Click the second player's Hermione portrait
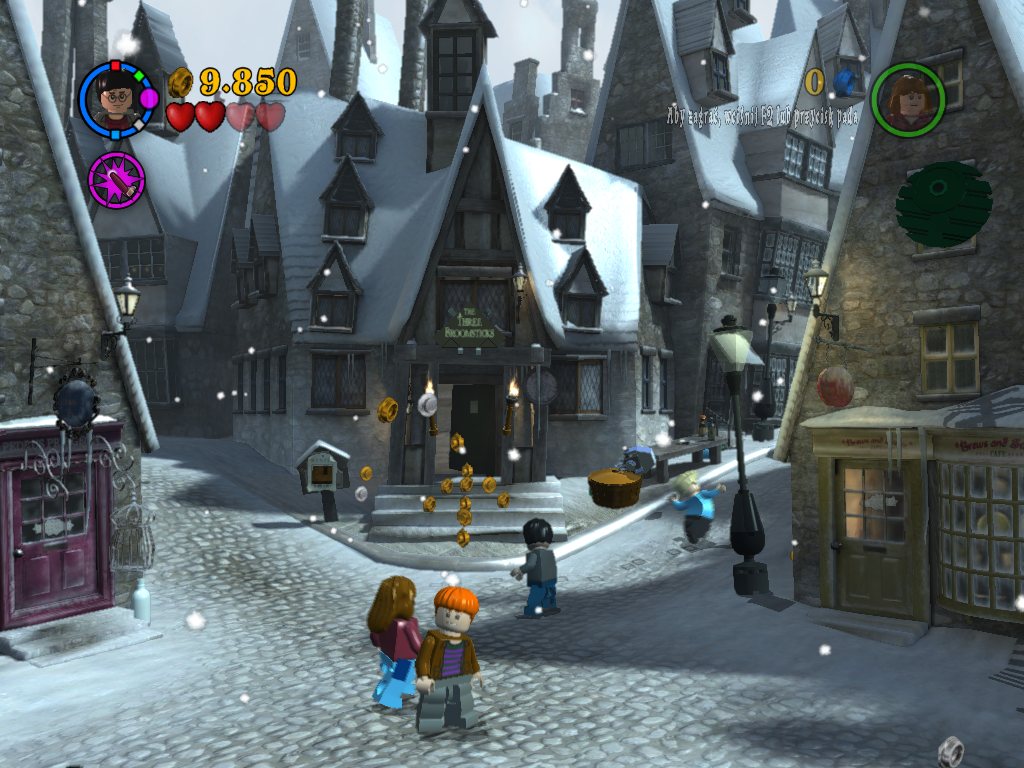The height and width of the screenshot is (768, 1024). [907, 100]
